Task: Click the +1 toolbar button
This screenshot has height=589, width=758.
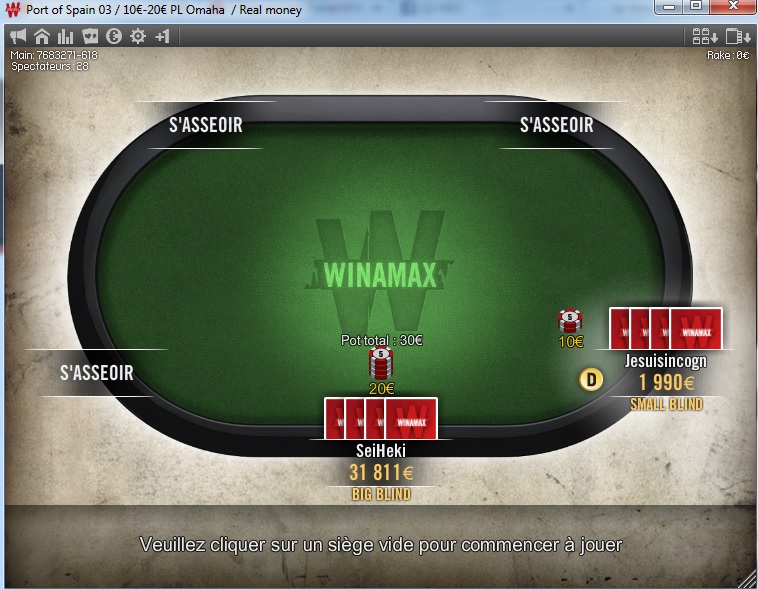Action: click(162, 36)
